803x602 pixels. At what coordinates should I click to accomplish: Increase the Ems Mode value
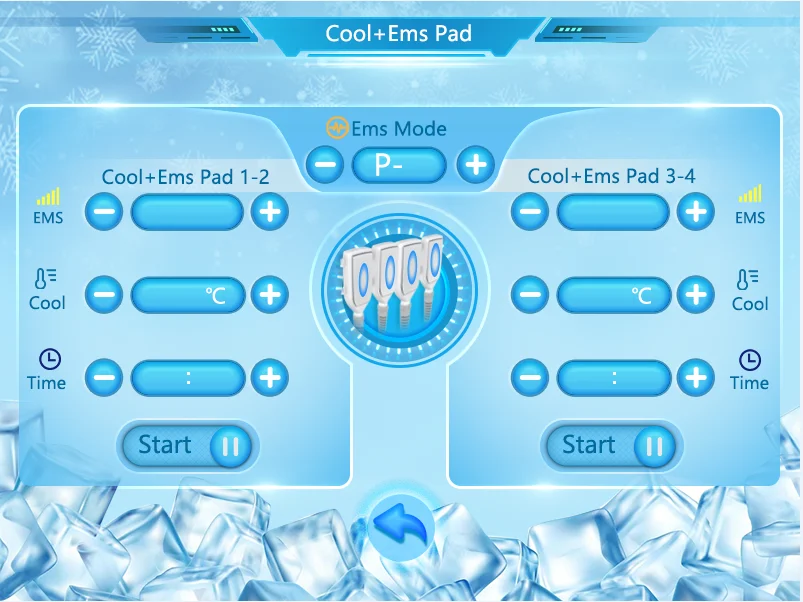(x=476, y=165)
